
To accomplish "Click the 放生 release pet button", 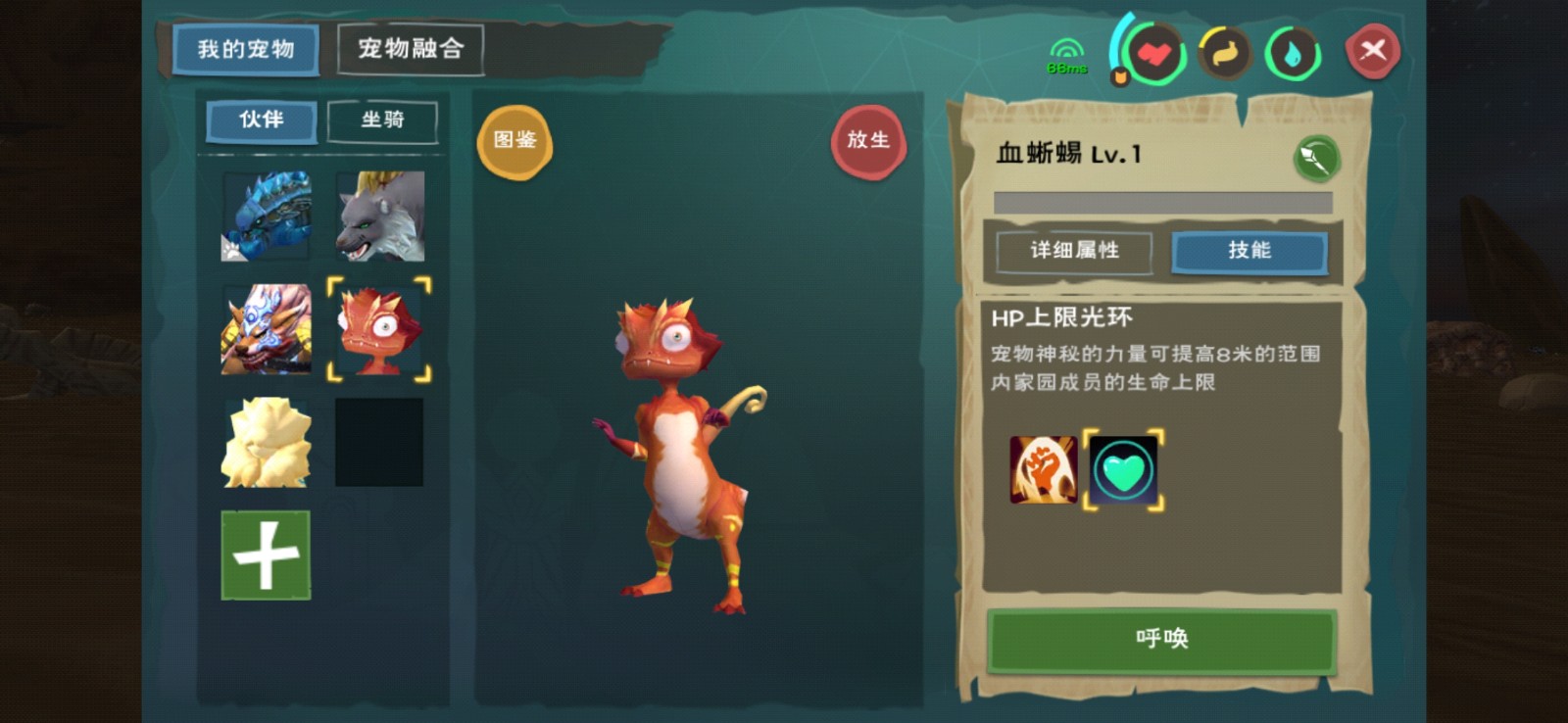I will 869,140.
